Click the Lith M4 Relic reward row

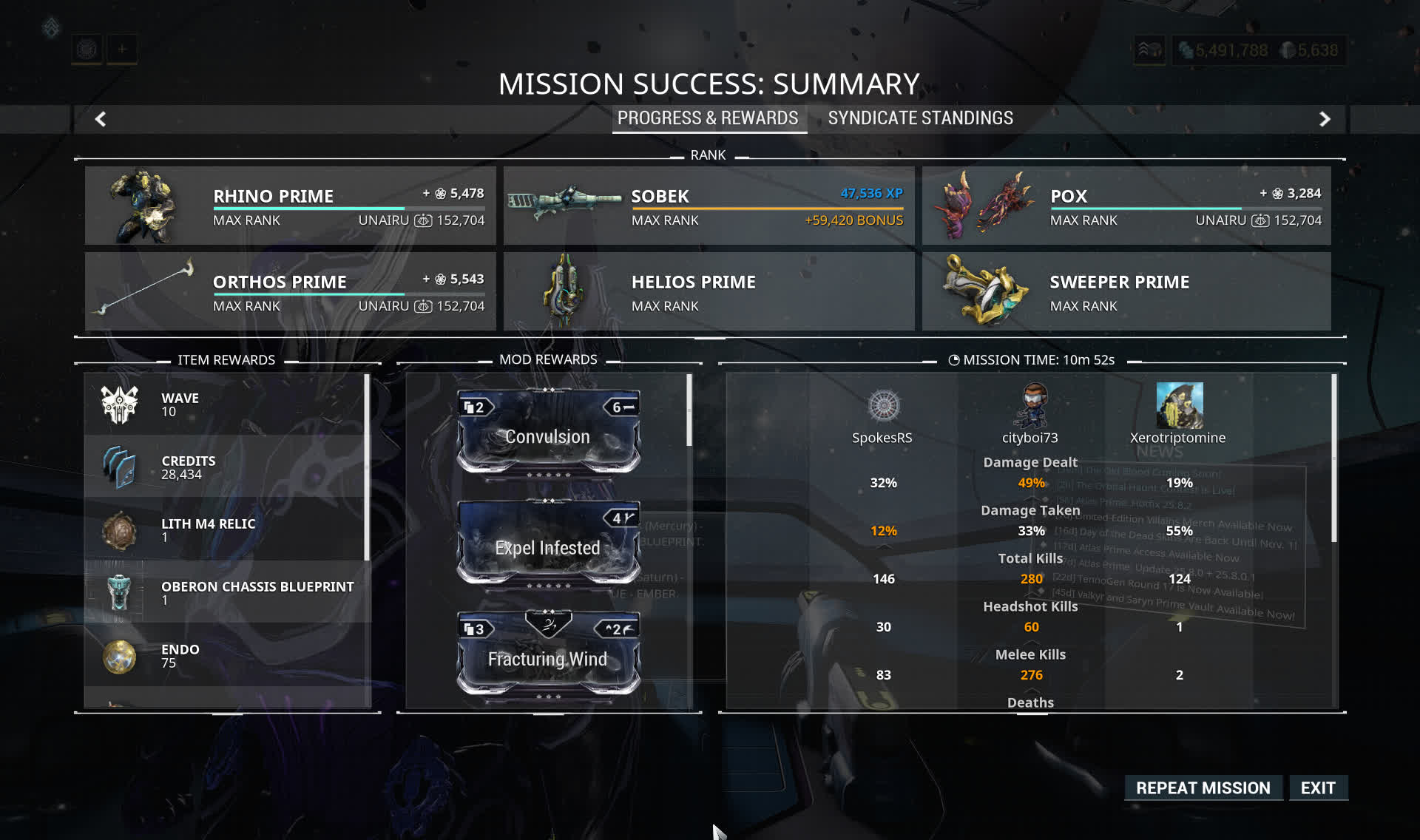point(226,529)
